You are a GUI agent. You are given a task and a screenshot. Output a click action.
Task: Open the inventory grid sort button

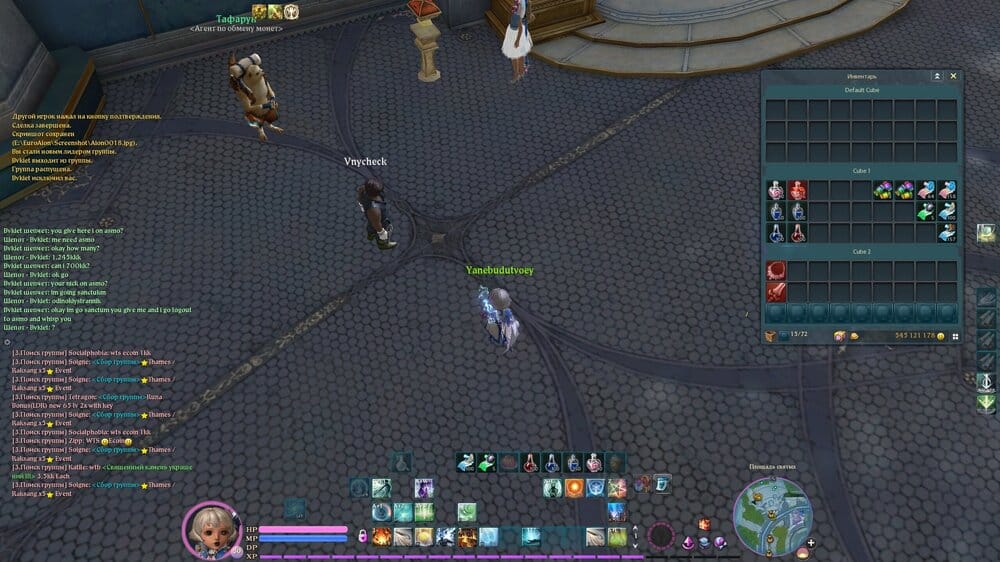pos(955,336)
